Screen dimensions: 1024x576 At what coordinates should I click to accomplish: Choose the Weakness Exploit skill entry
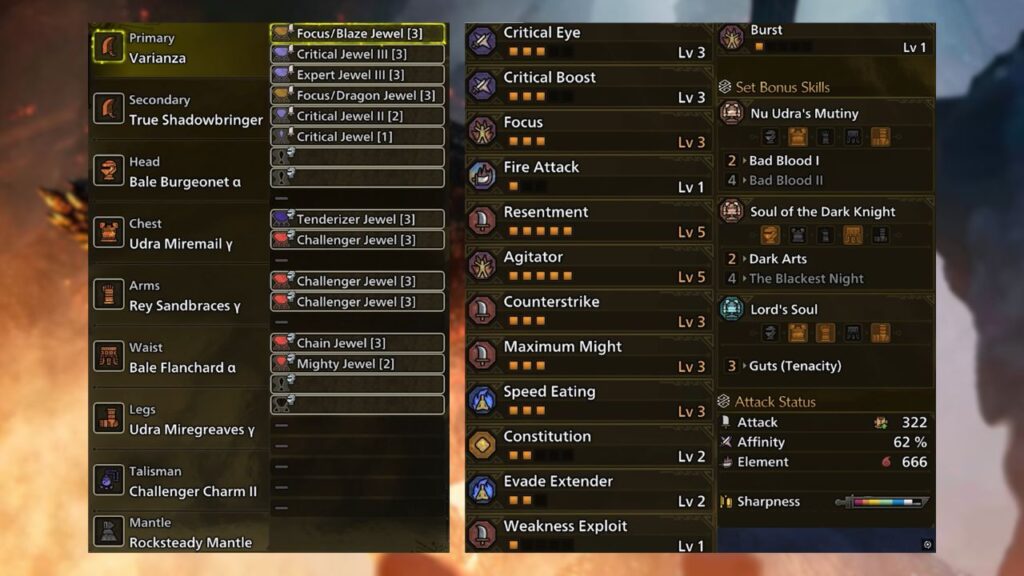[x=588, y=534]
